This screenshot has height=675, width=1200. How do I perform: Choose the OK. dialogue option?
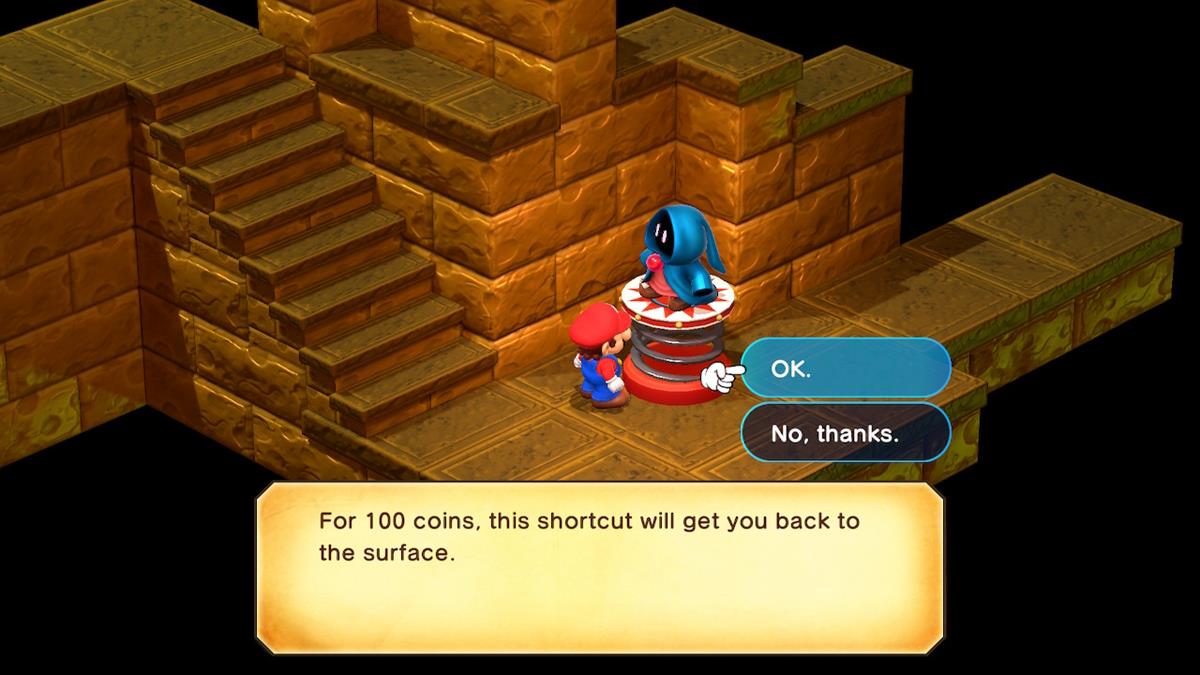pos(845,368)
